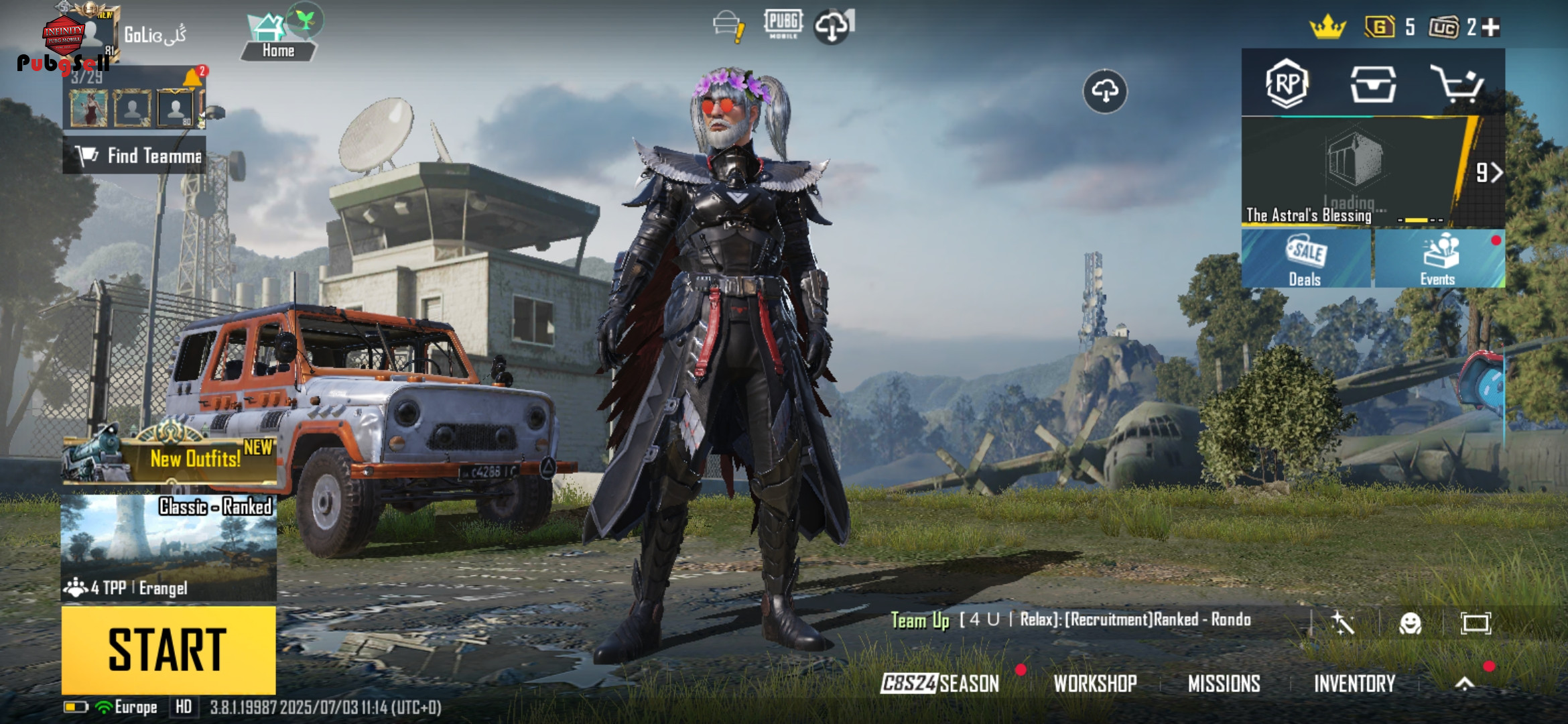Open the New Outfits banner
This screenshot has height=724, width=1568.
[170, 458]
